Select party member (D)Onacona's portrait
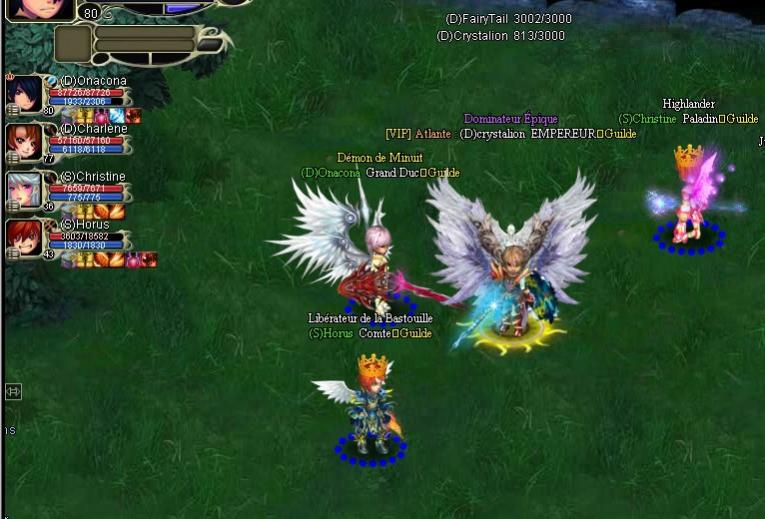 click(x=24, y=94)
